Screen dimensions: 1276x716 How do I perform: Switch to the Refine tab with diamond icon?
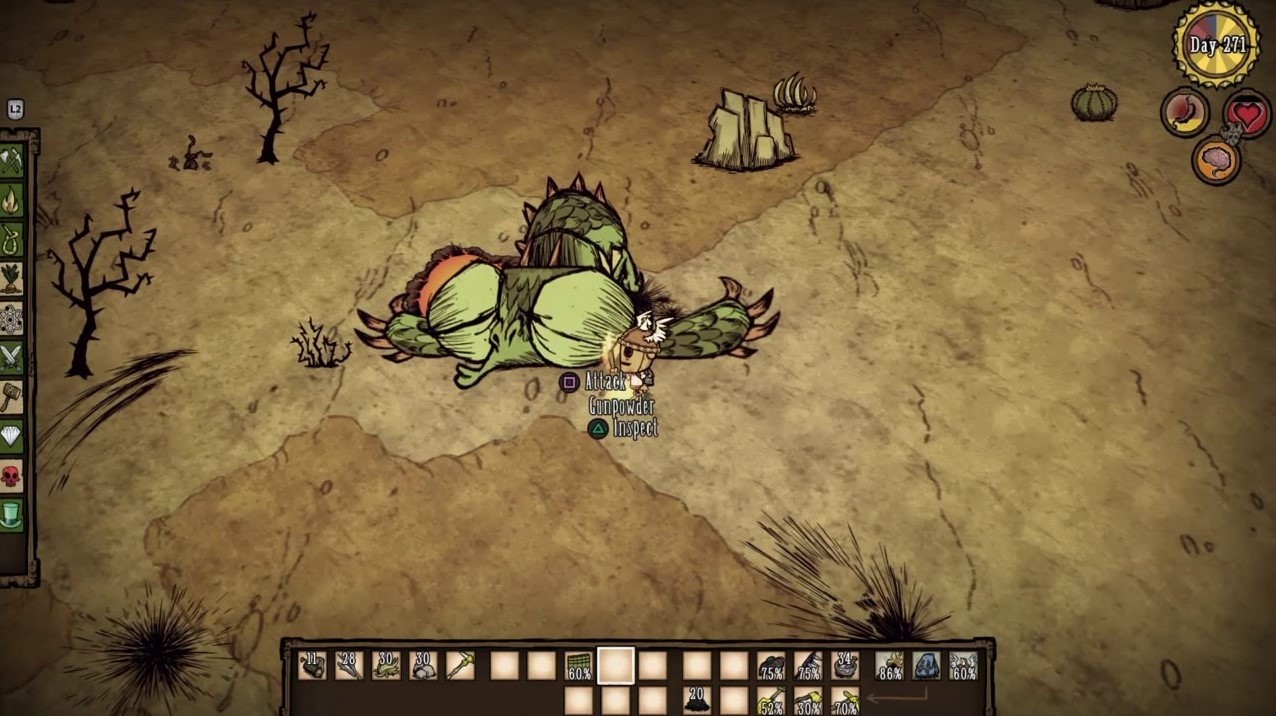tap(11, 436)
